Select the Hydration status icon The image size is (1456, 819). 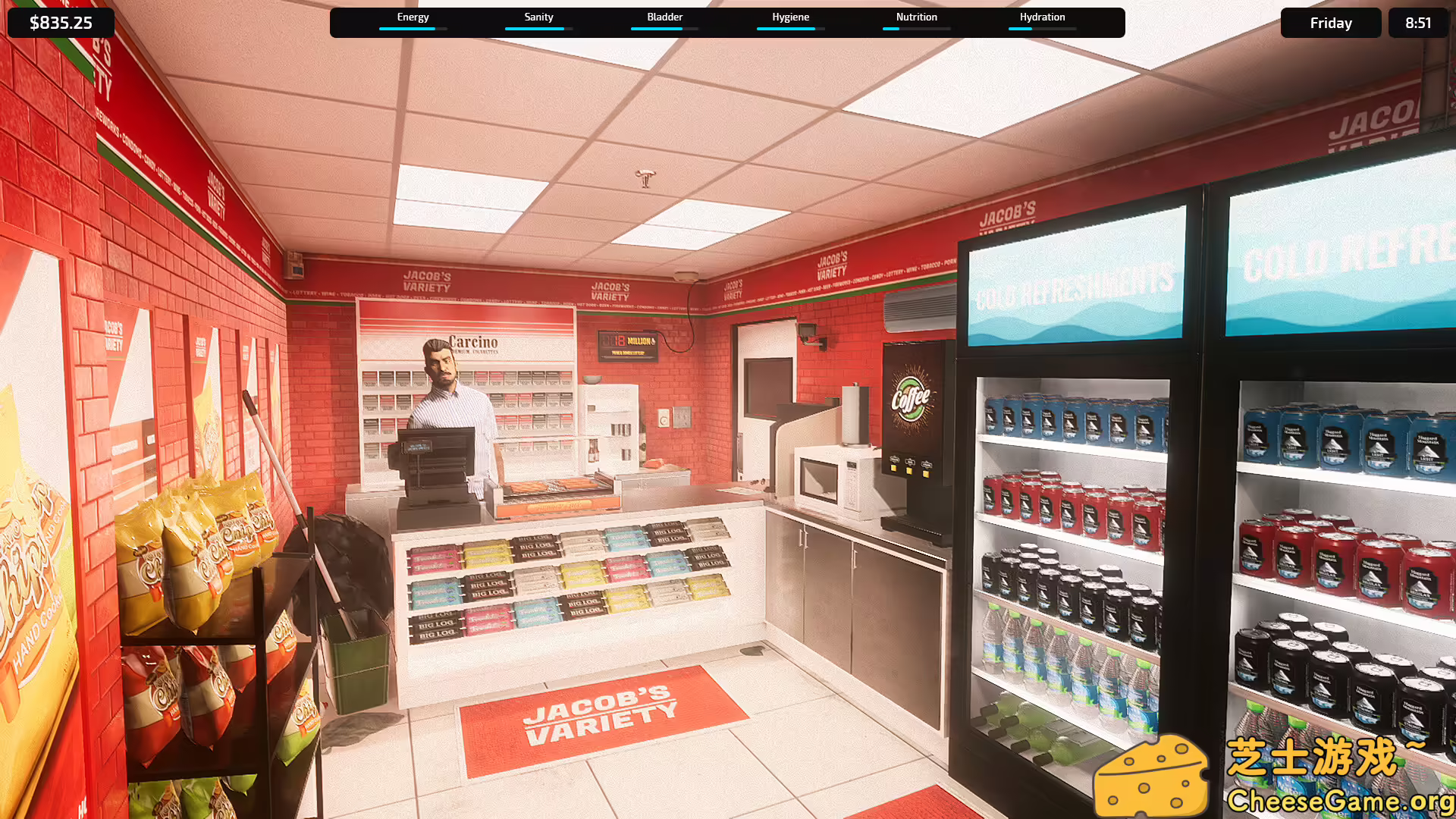click(1042, 17)
